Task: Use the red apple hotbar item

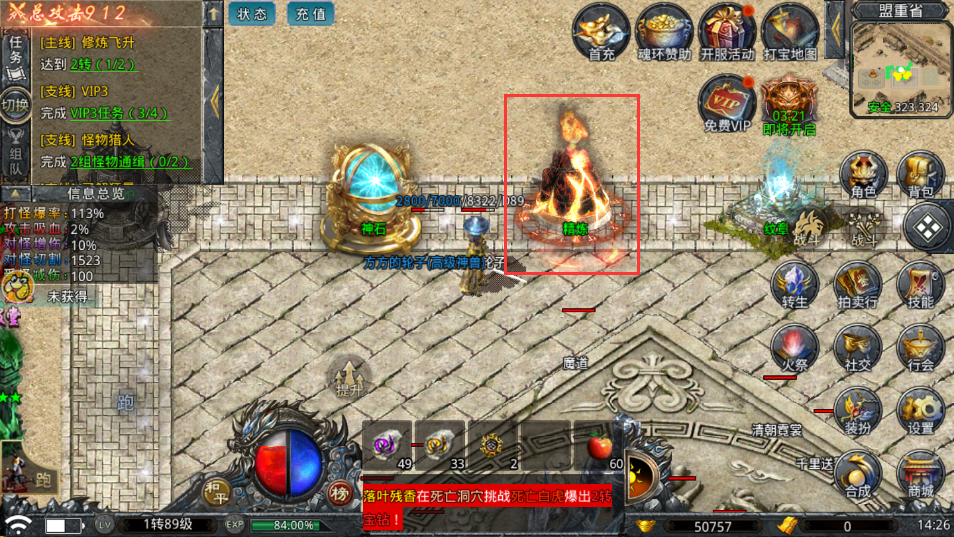Action: pos(598,446)
